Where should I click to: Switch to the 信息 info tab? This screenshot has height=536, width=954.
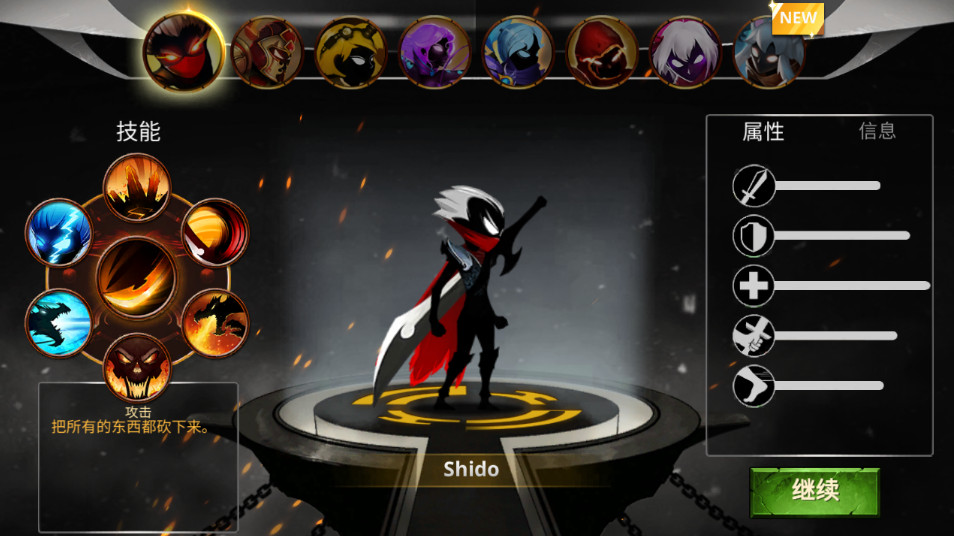pyautogui.click(x=877, y=131)
